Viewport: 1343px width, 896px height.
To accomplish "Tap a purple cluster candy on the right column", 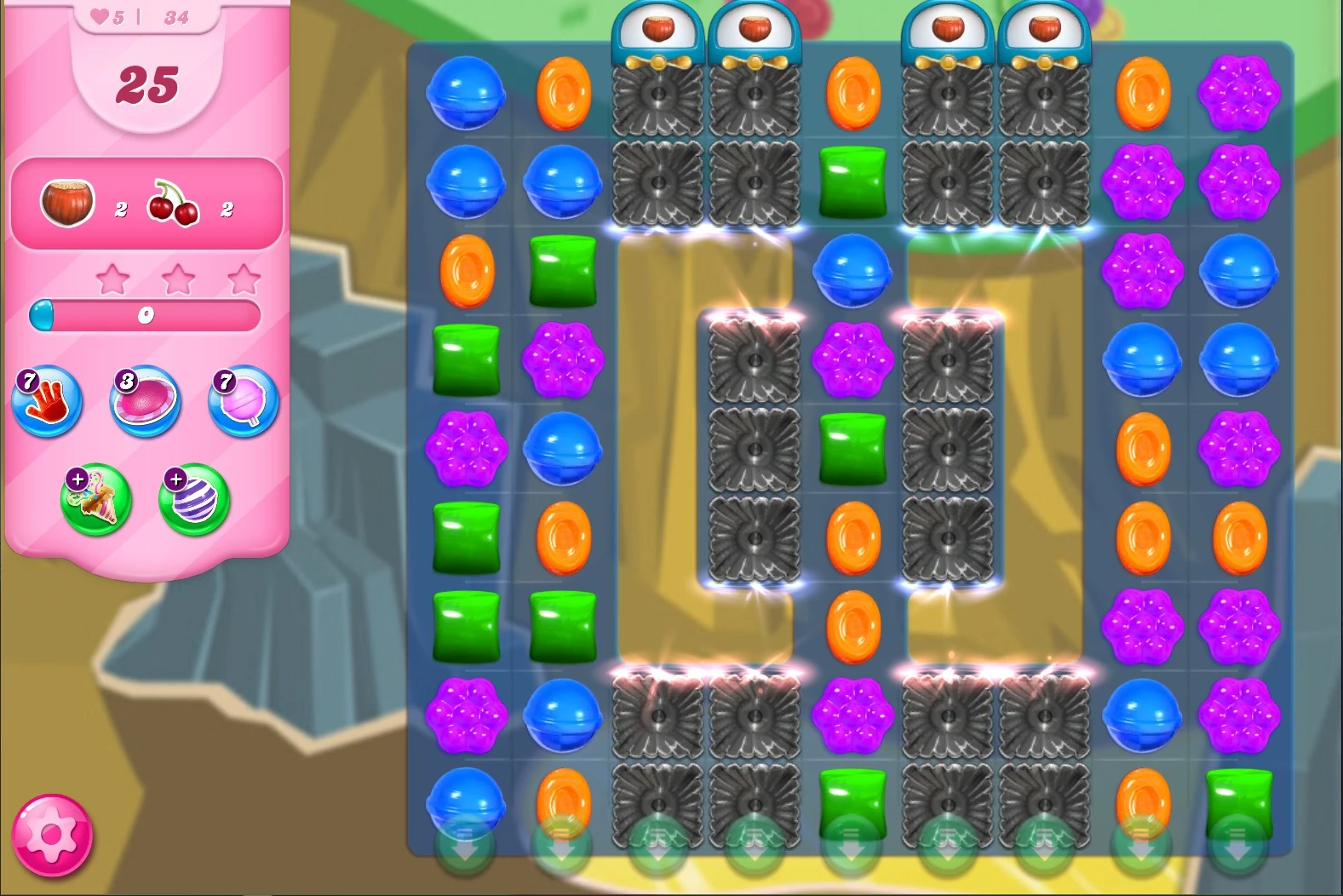I will pos(1239,94).
